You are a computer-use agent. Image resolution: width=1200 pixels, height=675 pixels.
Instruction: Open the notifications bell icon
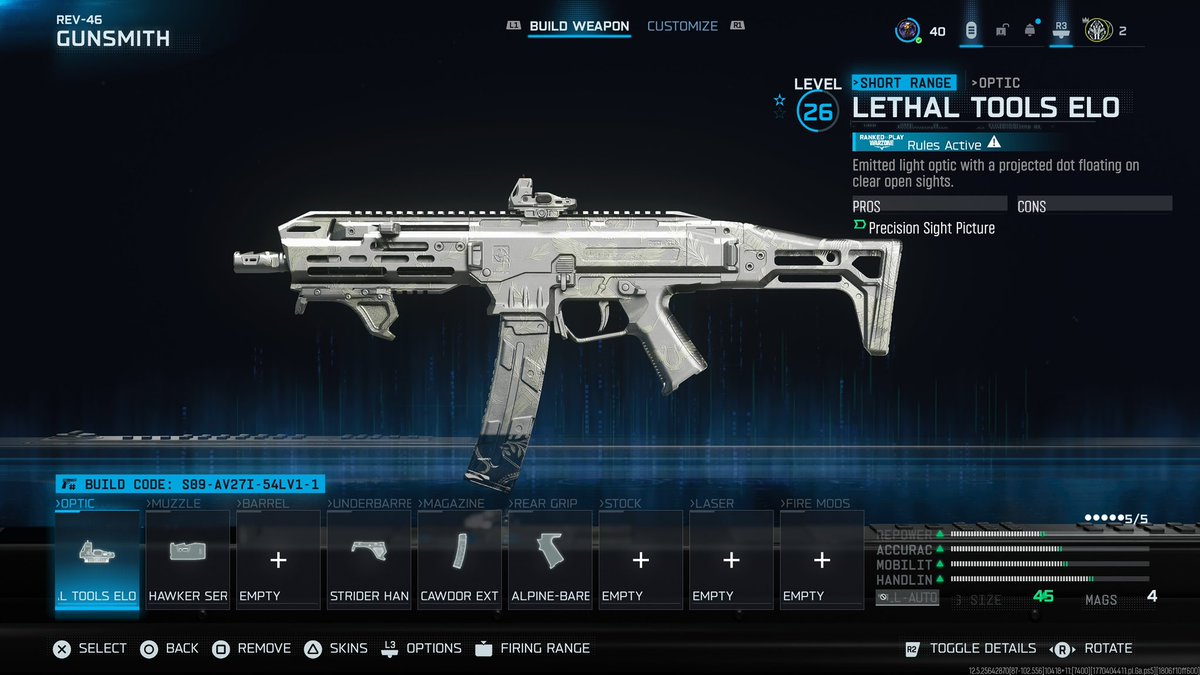click(1030, 31)
